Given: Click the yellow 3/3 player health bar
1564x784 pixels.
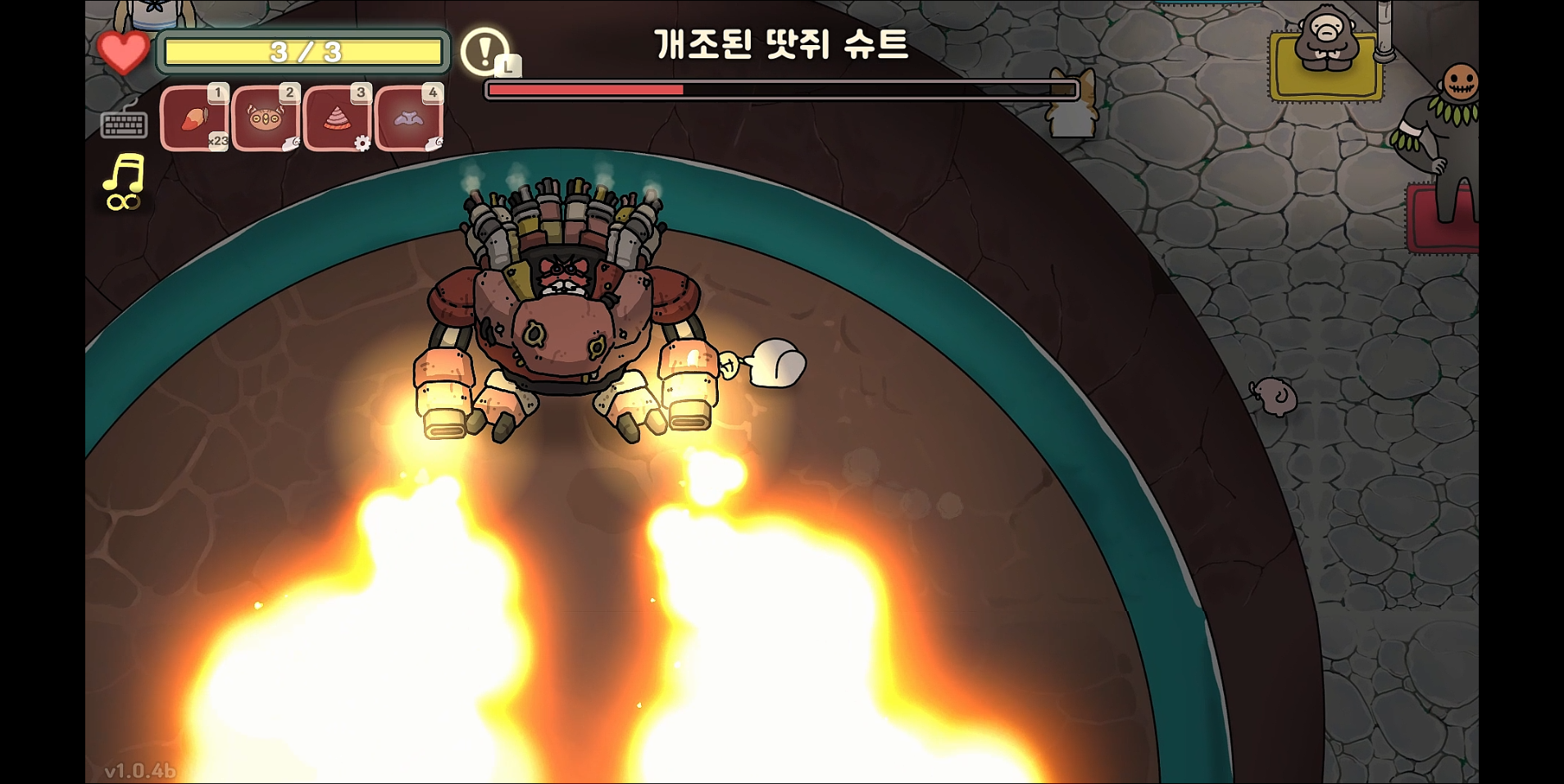Looking at the screenshot, I should [x=302, y=52].
